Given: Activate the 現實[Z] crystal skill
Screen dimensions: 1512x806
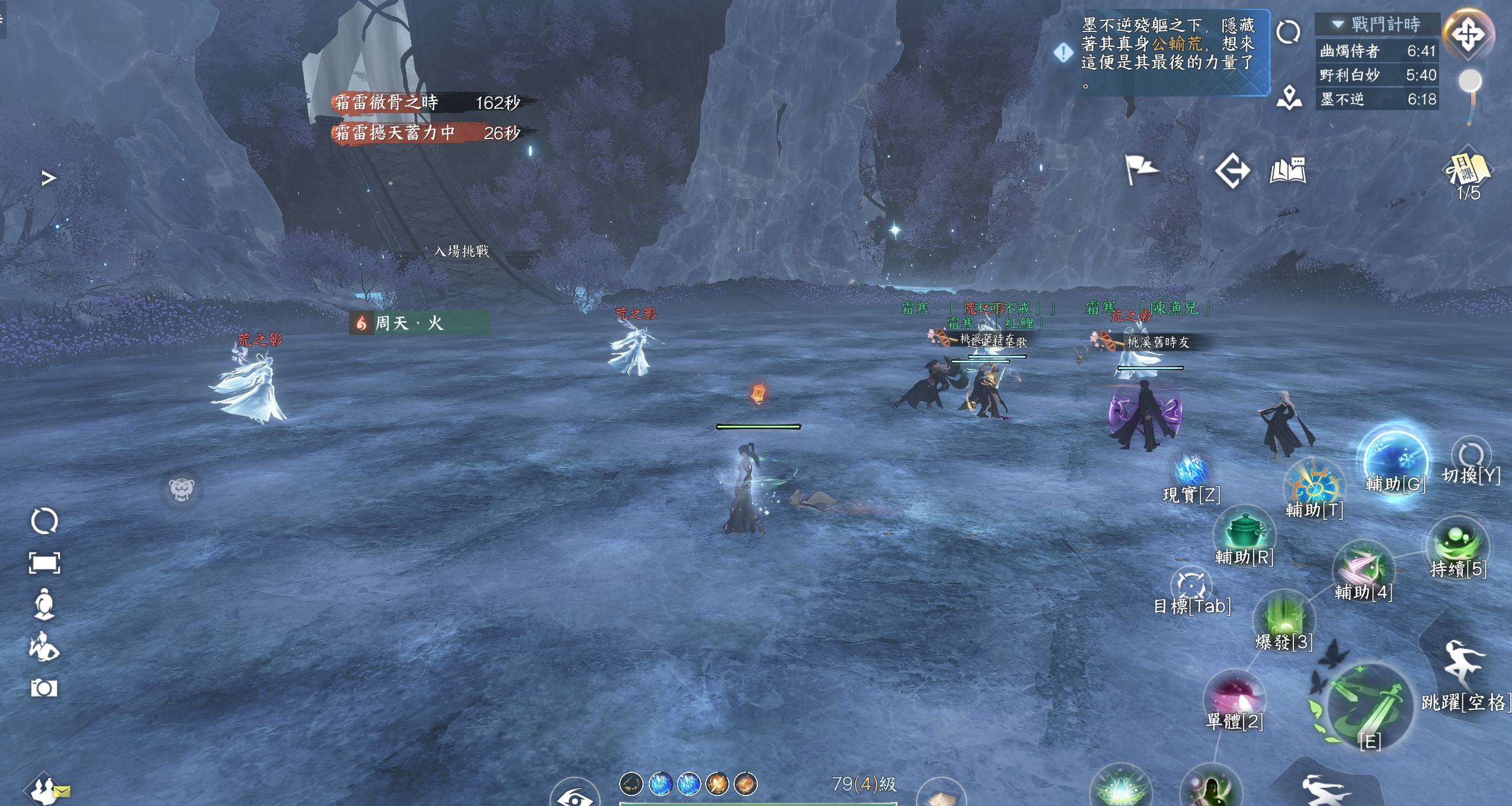Looking at the screenshot, I should (1190, 471).
